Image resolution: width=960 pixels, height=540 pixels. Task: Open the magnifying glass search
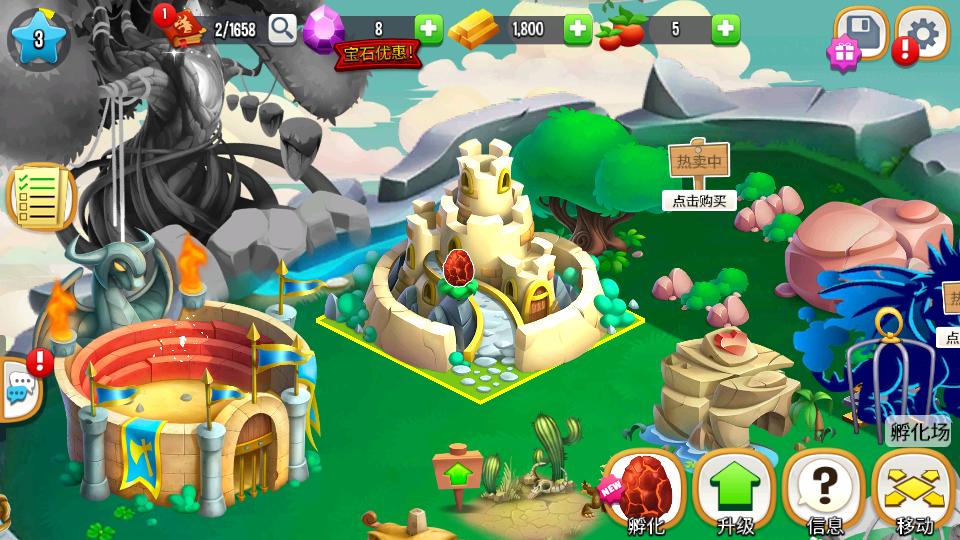pos(283,29)
